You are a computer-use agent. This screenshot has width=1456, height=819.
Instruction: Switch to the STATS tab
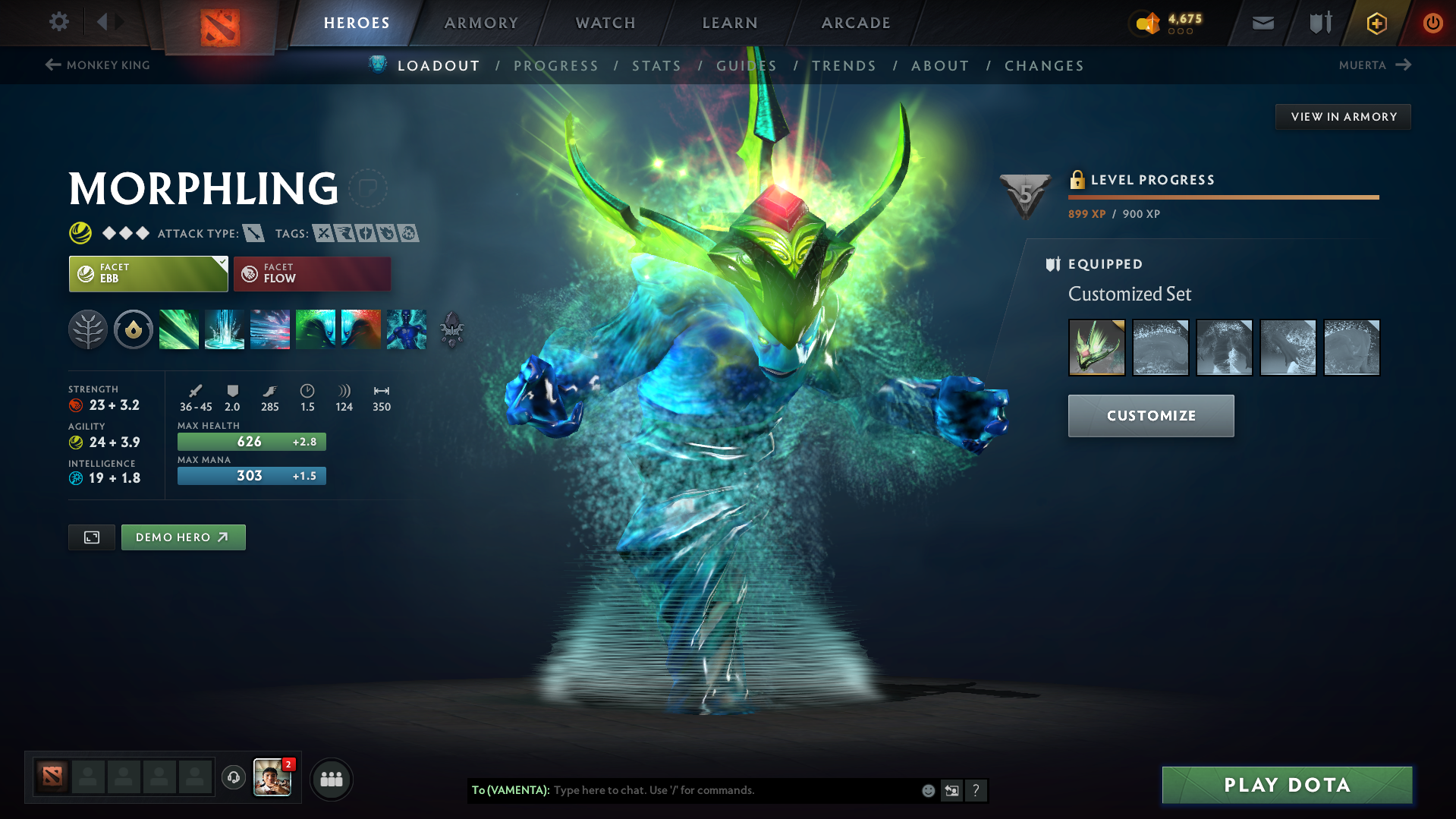click(656, 66)
